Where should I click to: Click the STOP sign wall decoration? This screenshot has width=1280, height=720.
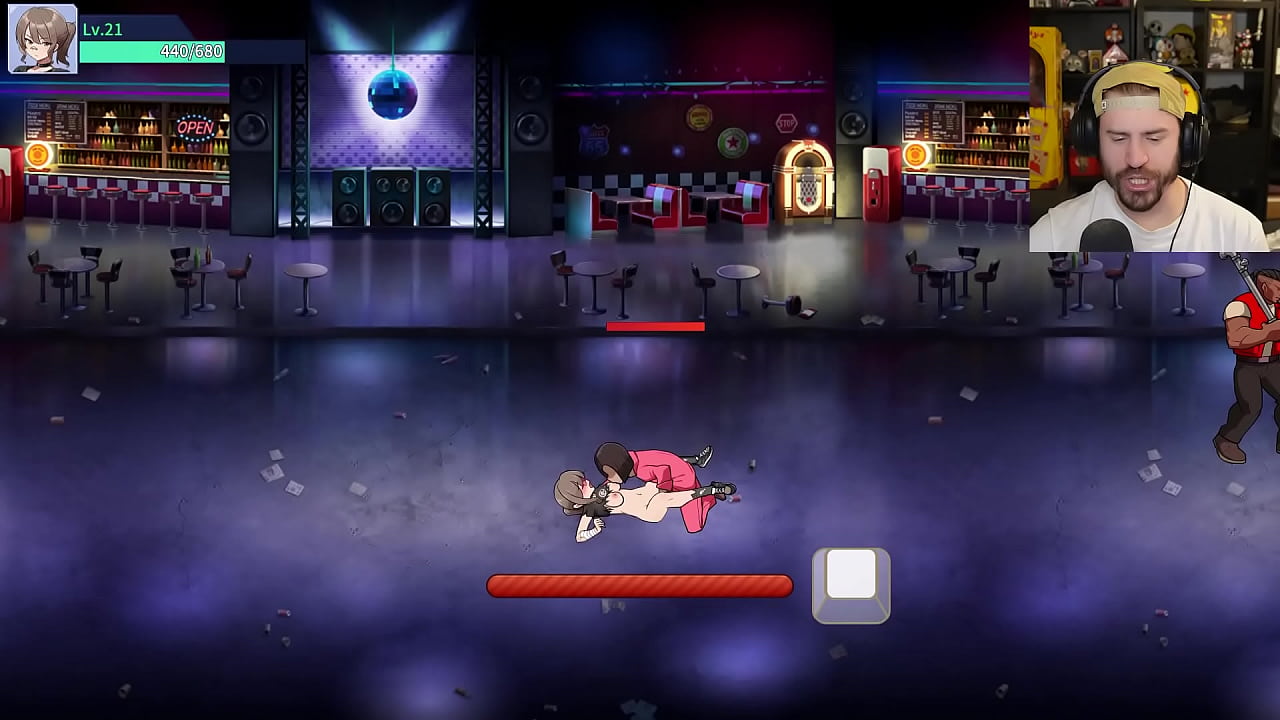tap(787, 122)
